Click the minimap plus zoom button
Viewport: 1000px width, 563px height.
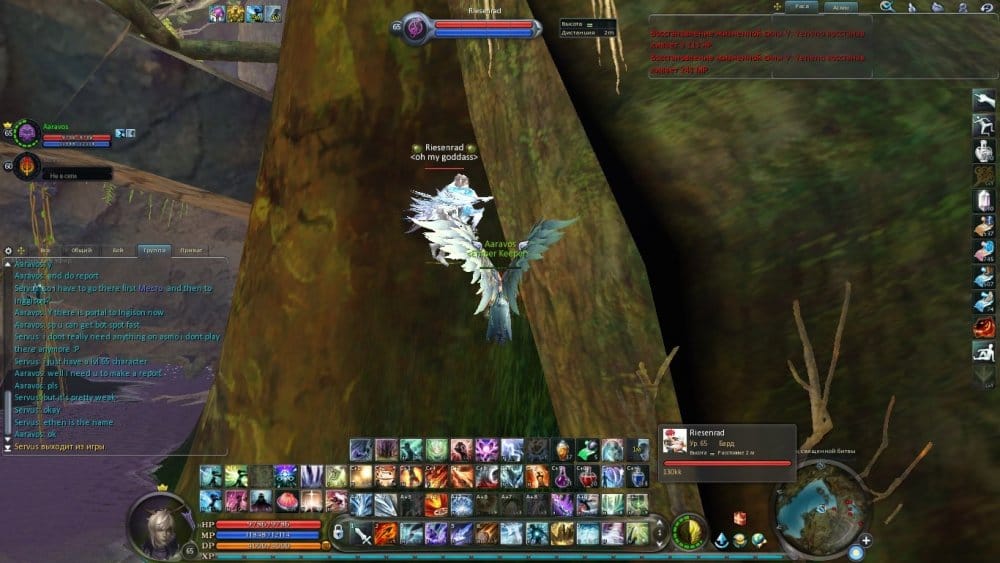(865, 541)
